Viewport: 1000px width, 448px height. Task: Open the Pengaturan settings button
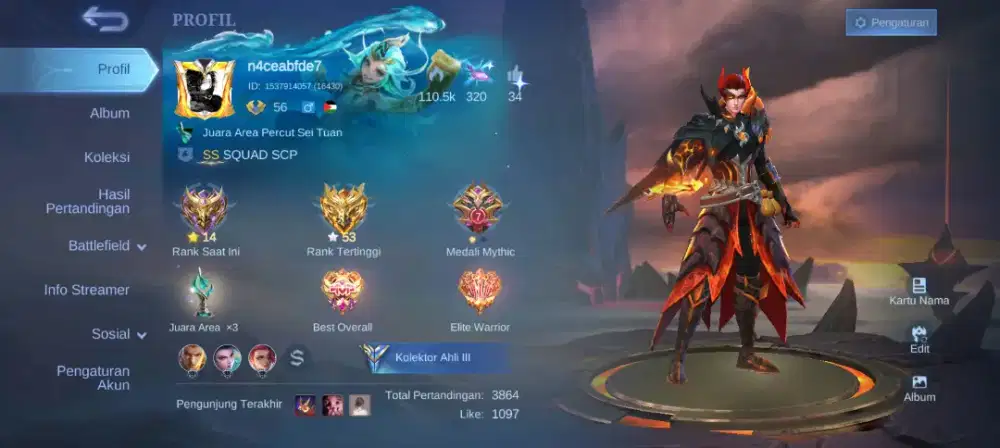tap(891, 22)
